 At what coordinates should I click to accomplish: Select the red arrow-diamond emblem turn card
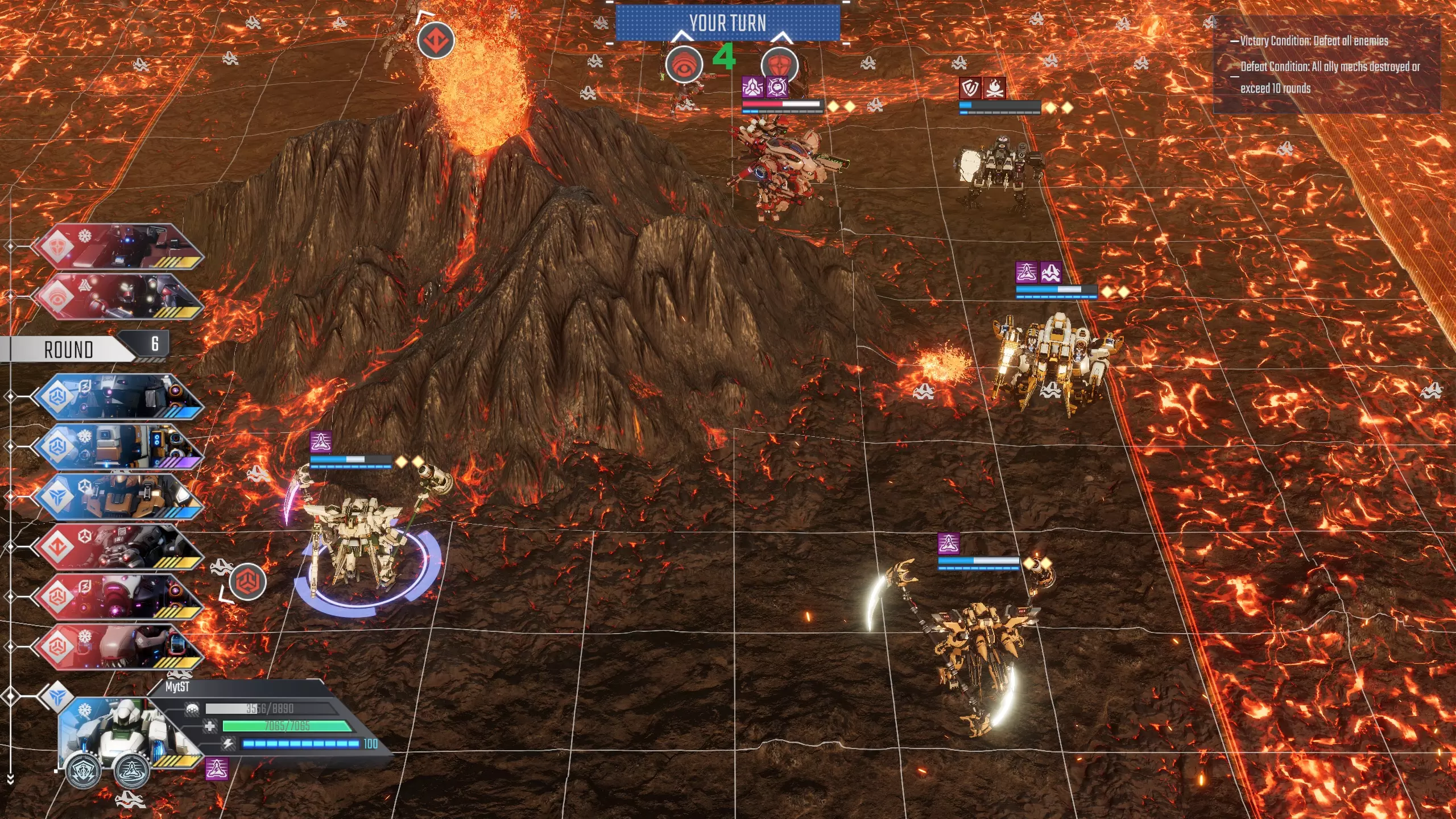(117, 546)
